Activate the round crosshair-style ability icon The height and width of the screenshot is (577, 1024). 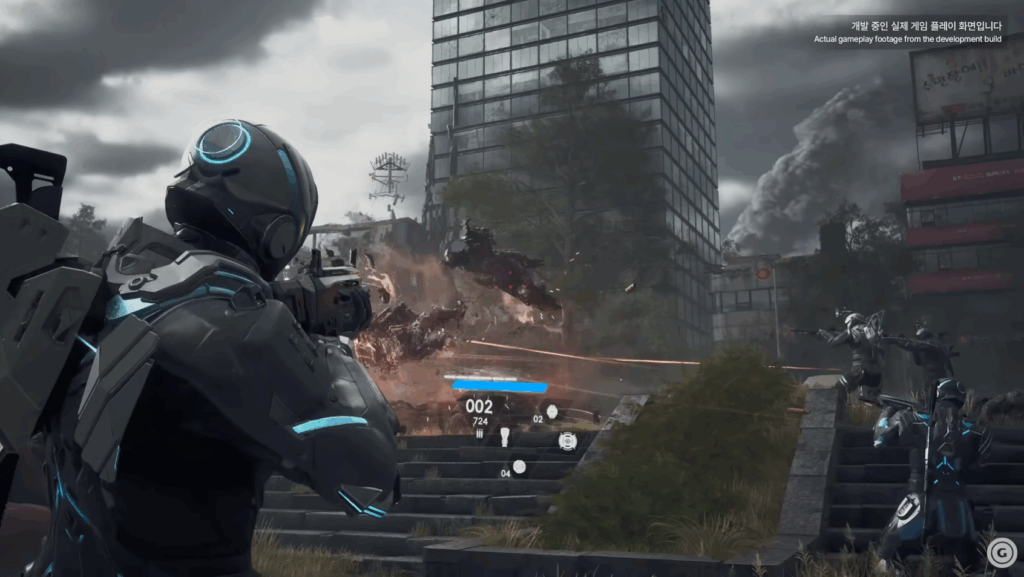click(567, 440)
